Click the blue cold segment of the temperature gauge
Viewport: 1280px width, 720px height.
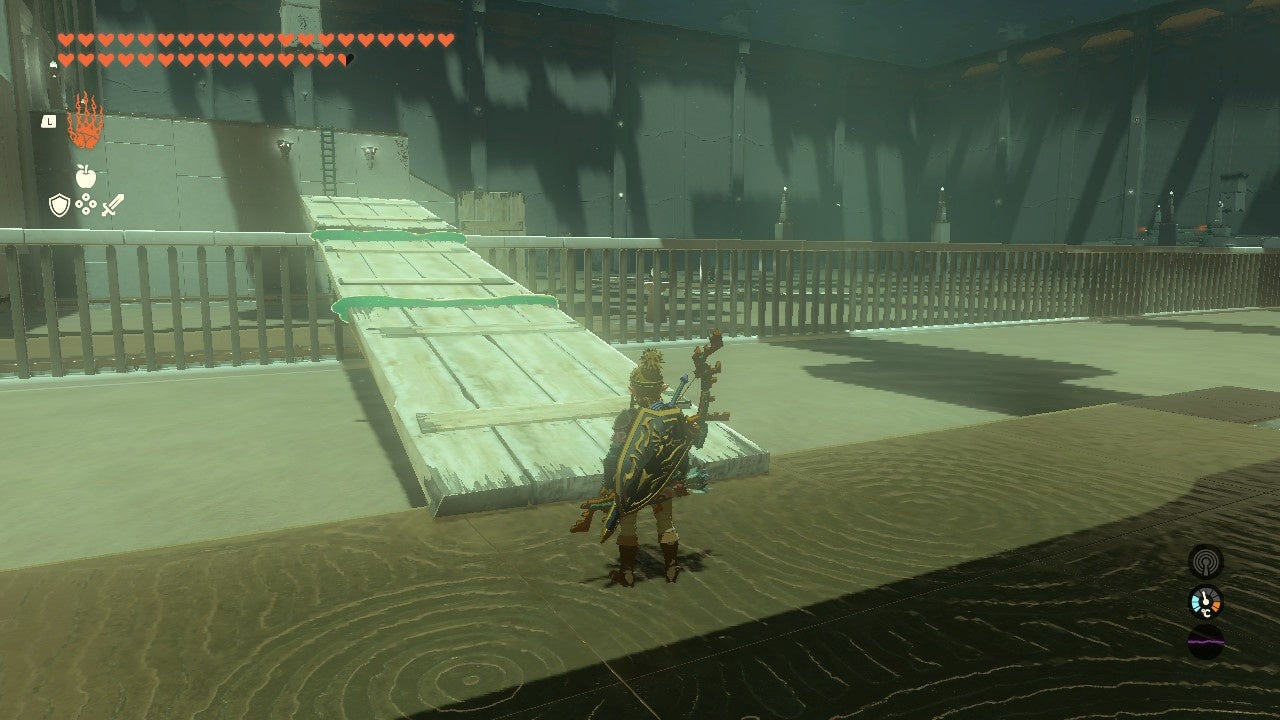[x=1195, y=602]
